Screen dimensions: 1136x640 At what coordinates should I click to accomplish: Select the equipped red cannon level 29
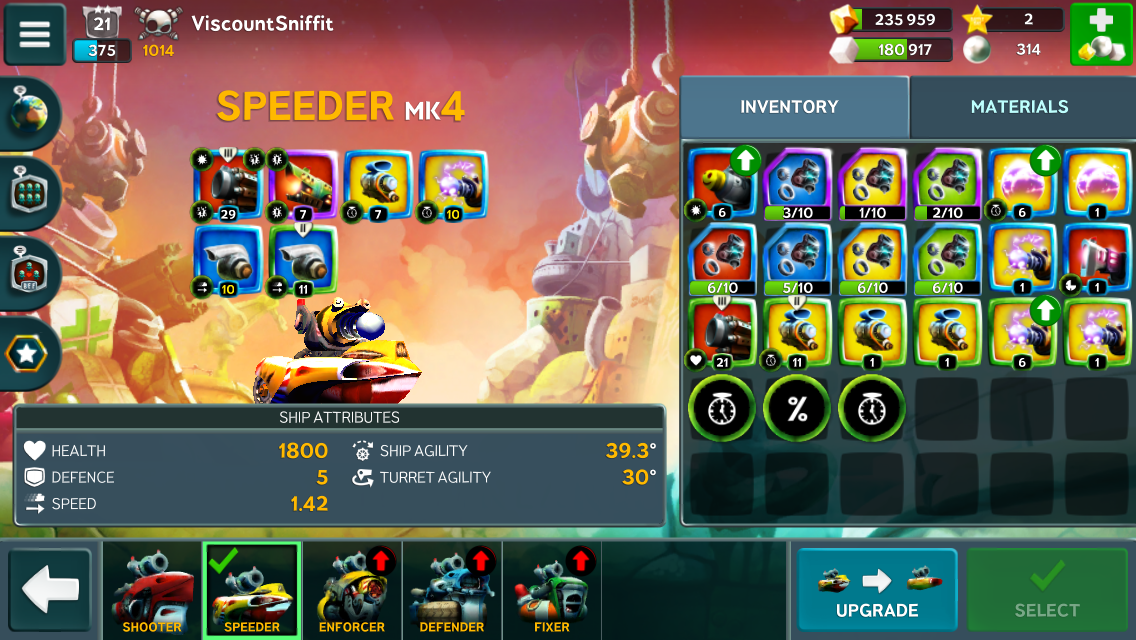[x=230, y=183]
